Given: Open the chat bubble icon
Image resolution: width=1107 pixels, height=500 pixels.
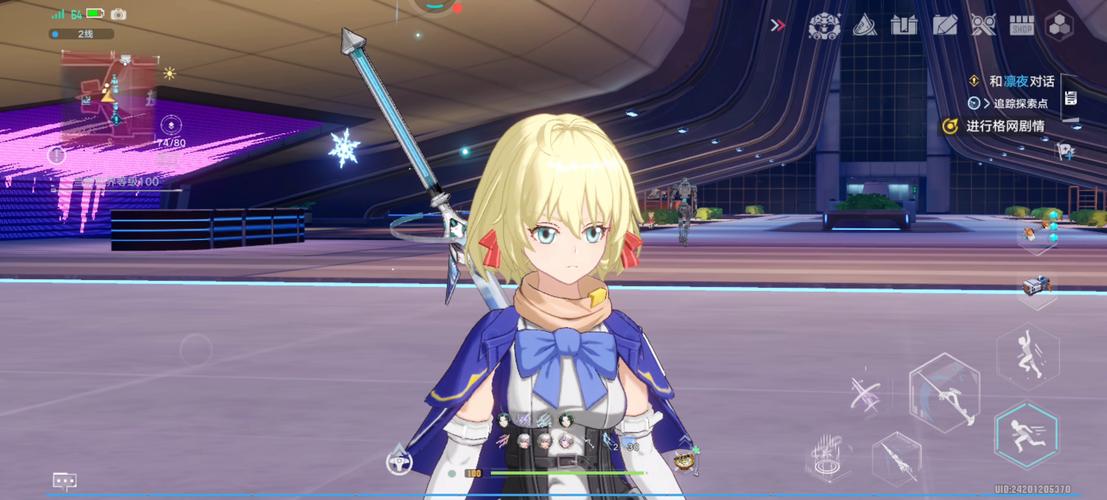Looking at the screenshot, I should 65,482.
